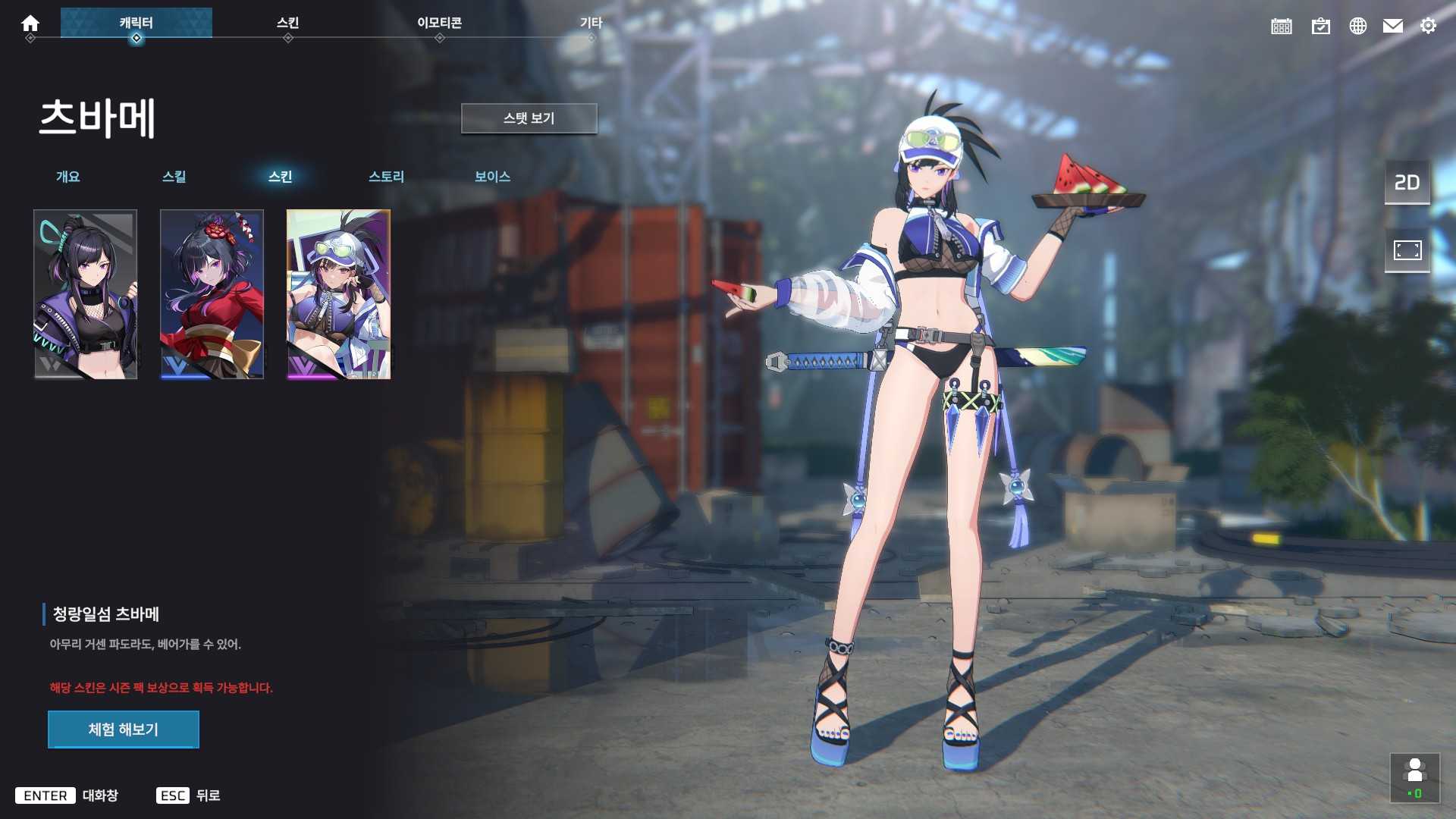Open the 이모티콘 tab

coord(440,23)
